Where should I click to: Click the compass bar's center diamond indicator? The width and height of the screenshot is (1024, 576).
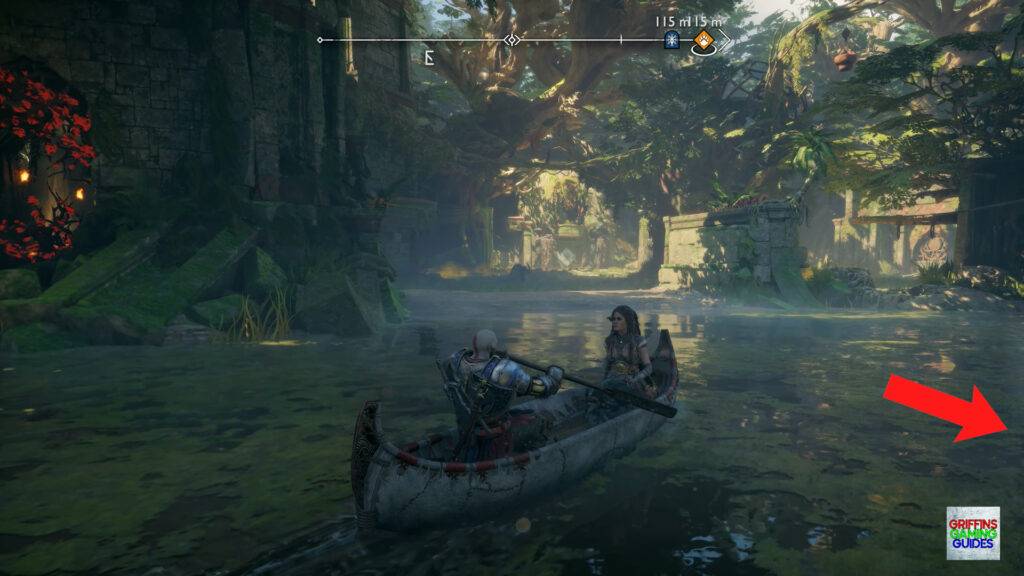pos(512,40)
